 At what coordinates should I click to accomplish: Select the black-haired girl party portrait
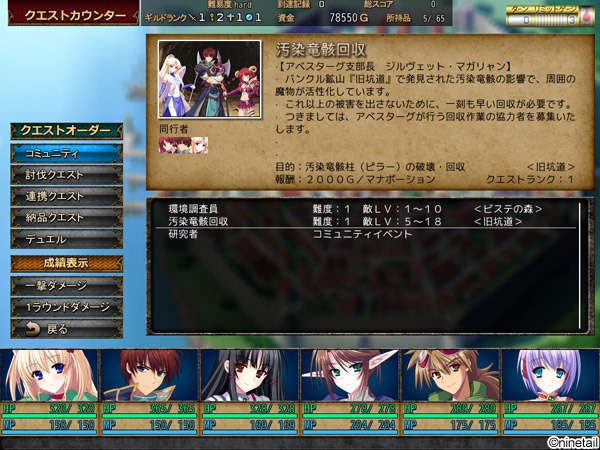point(249,379)
